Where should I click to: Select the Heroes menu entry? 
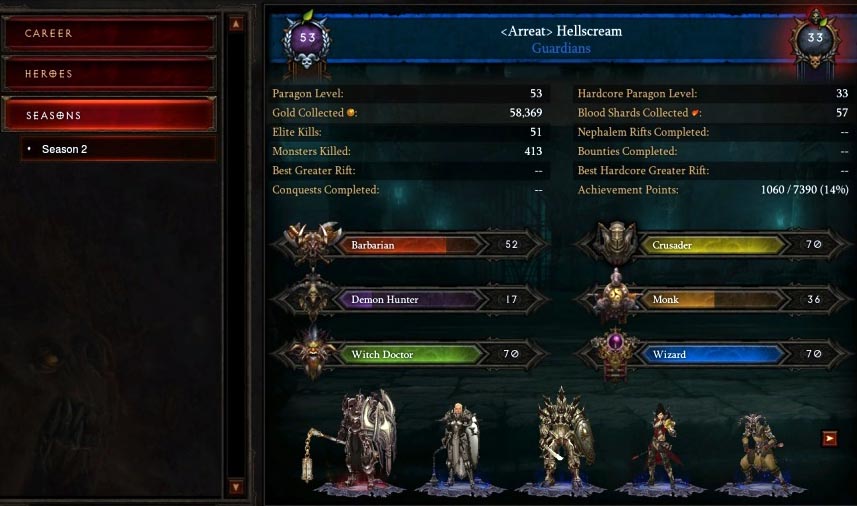(x=109, y=74)
